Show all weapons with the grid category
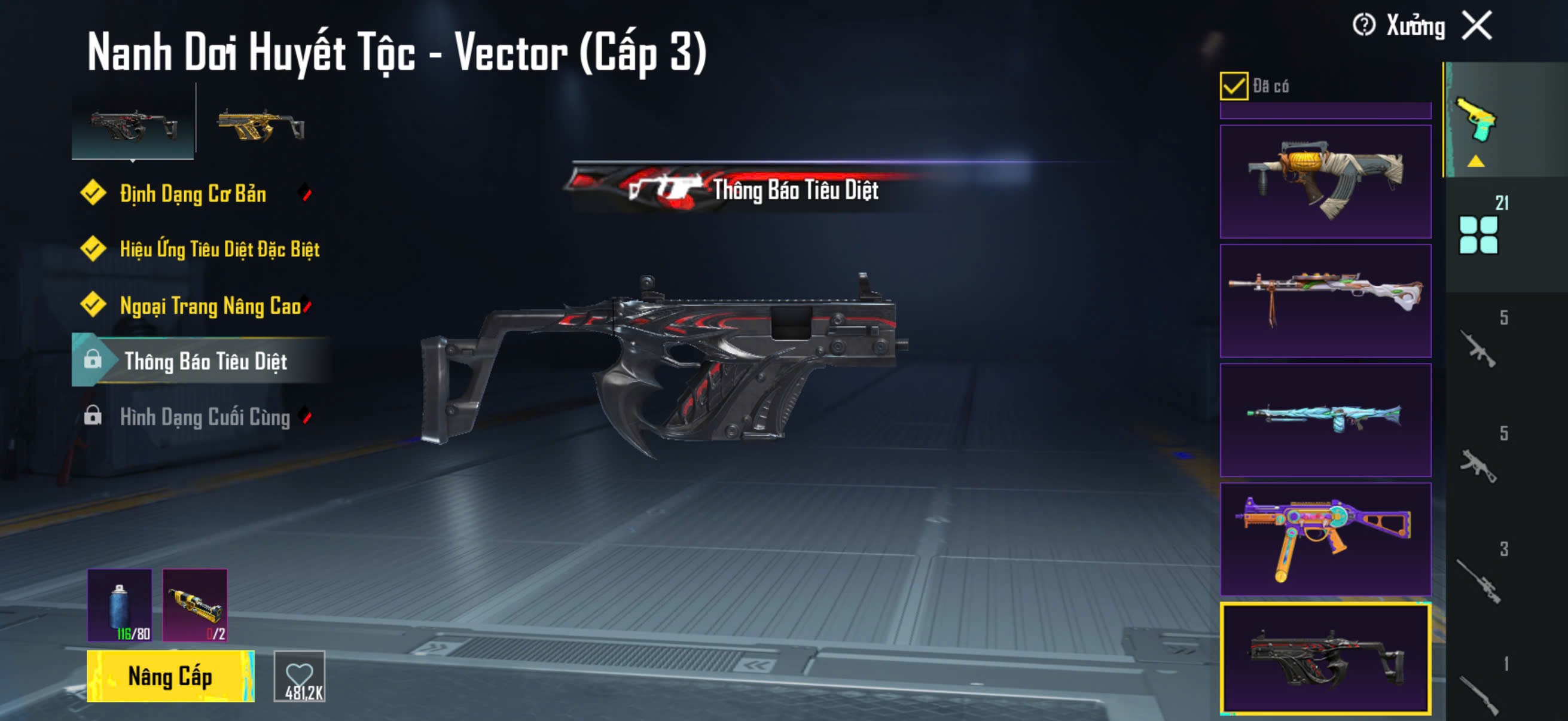Screen dimensions: 1568x721 [1478, 235]
